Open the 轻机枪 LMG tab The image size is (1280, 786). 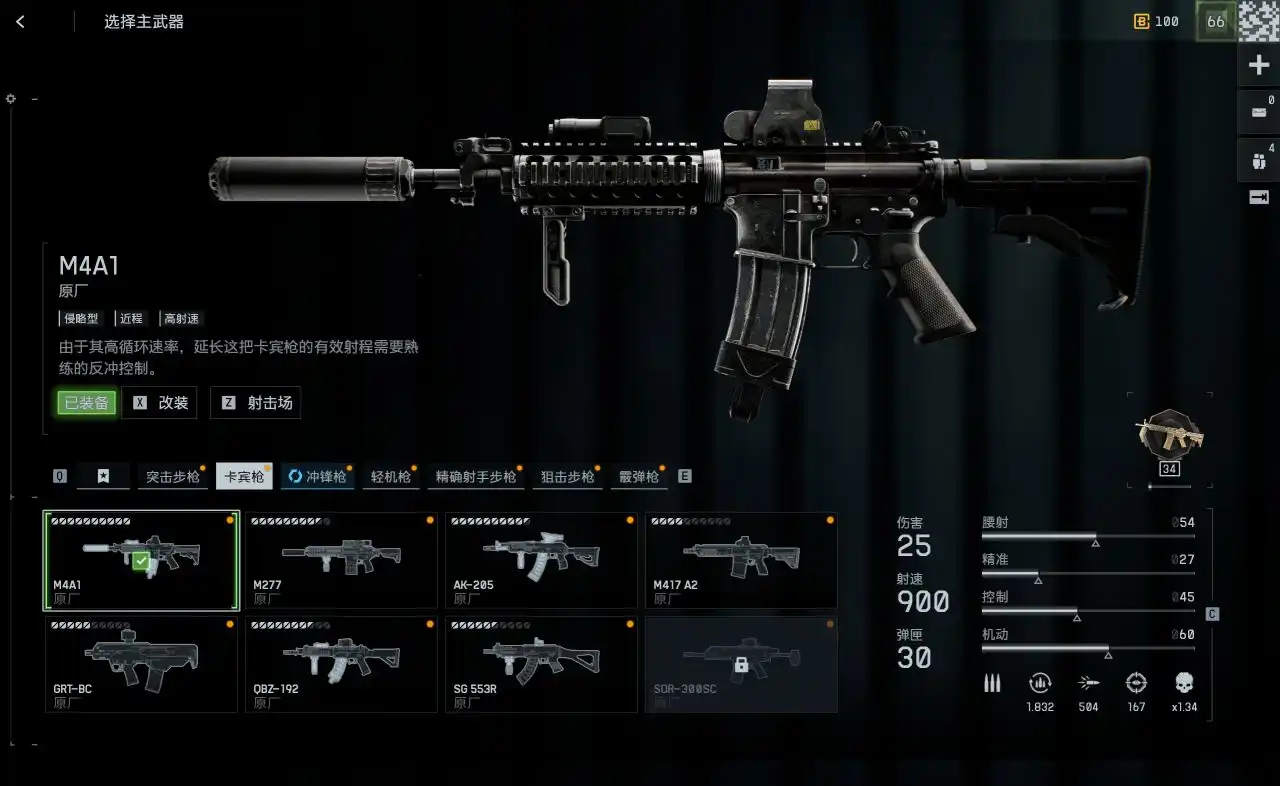[x=390, y=477]
